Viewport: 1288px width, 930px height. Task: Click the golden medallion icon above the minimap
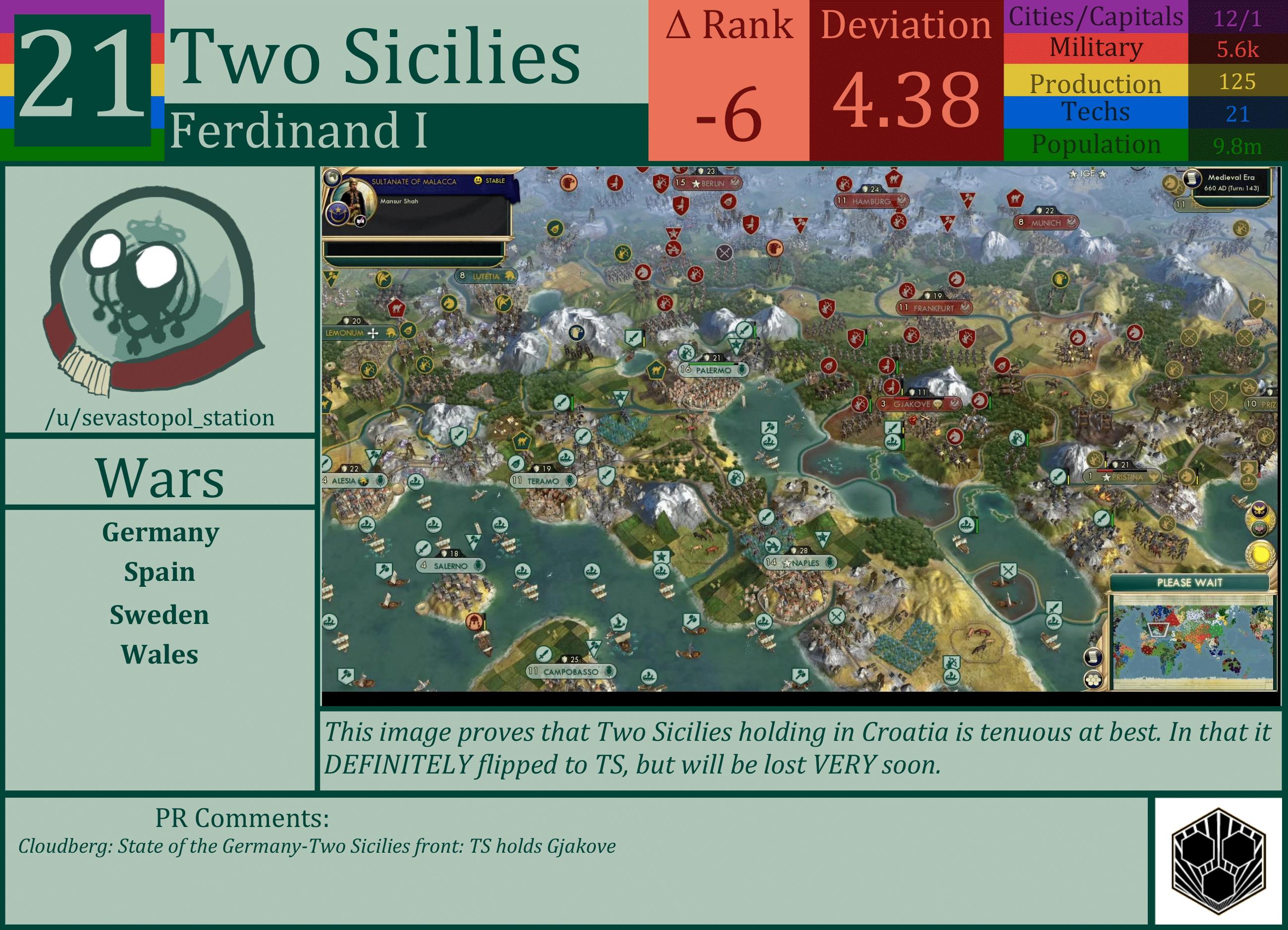tap(1261, 555)
